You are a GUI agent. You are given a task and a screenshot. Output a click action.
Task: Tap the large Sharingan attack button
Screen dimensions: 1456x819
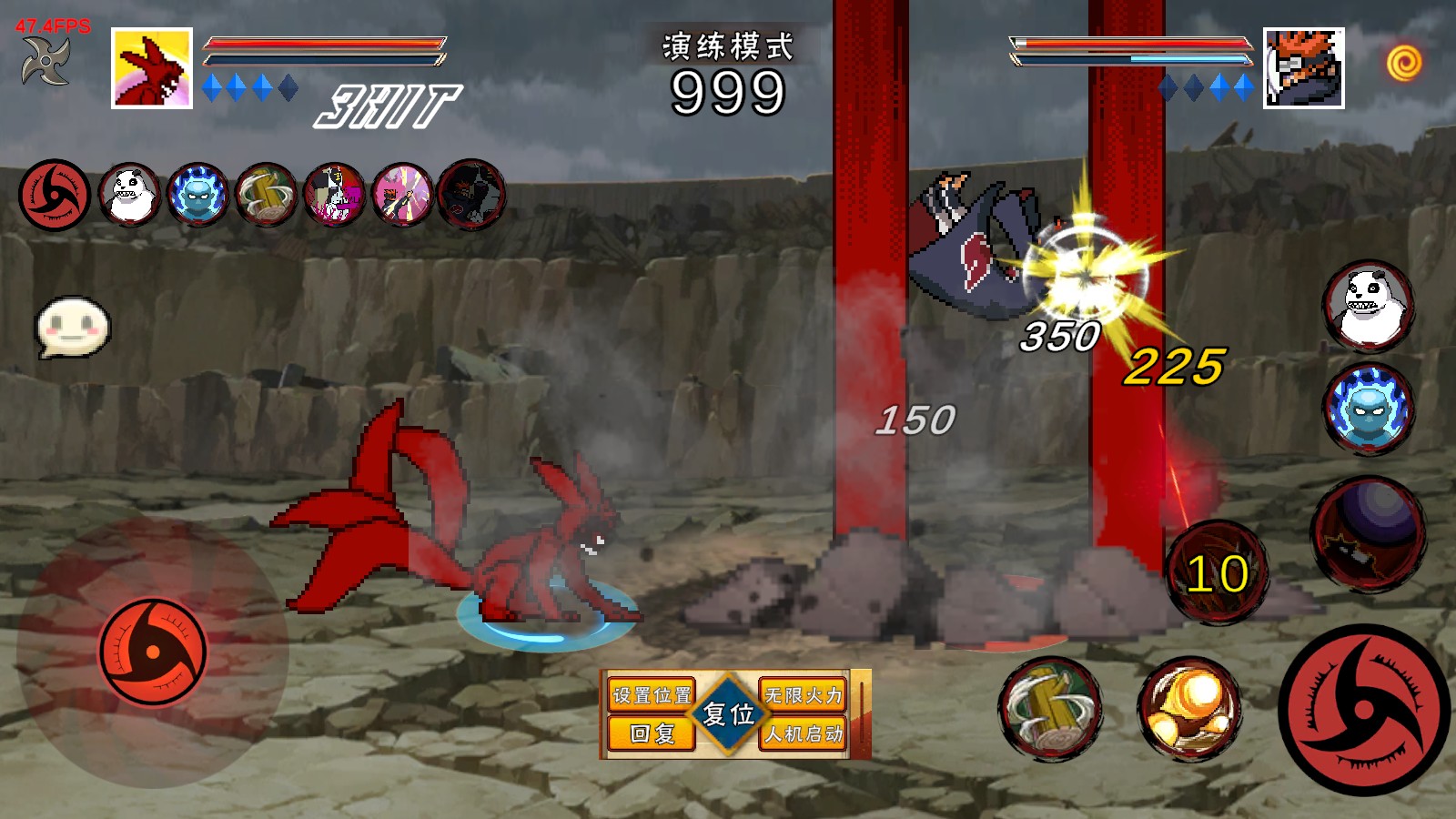pyautogui.click(x=1364, y=710)
